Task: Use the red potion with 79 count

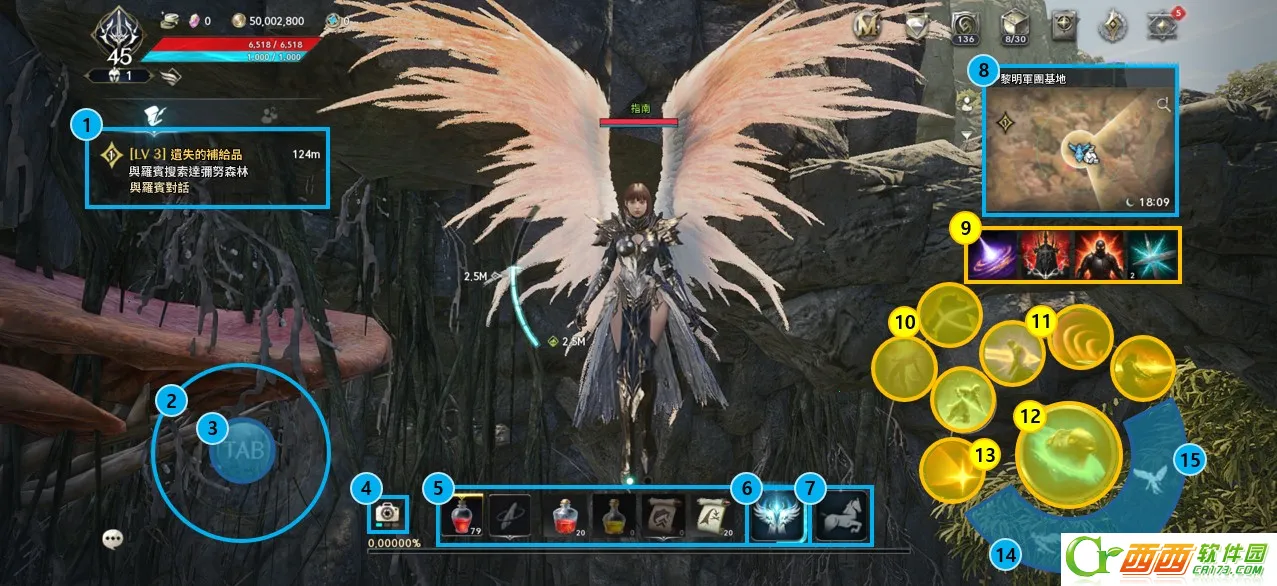Action: (461, 516)
